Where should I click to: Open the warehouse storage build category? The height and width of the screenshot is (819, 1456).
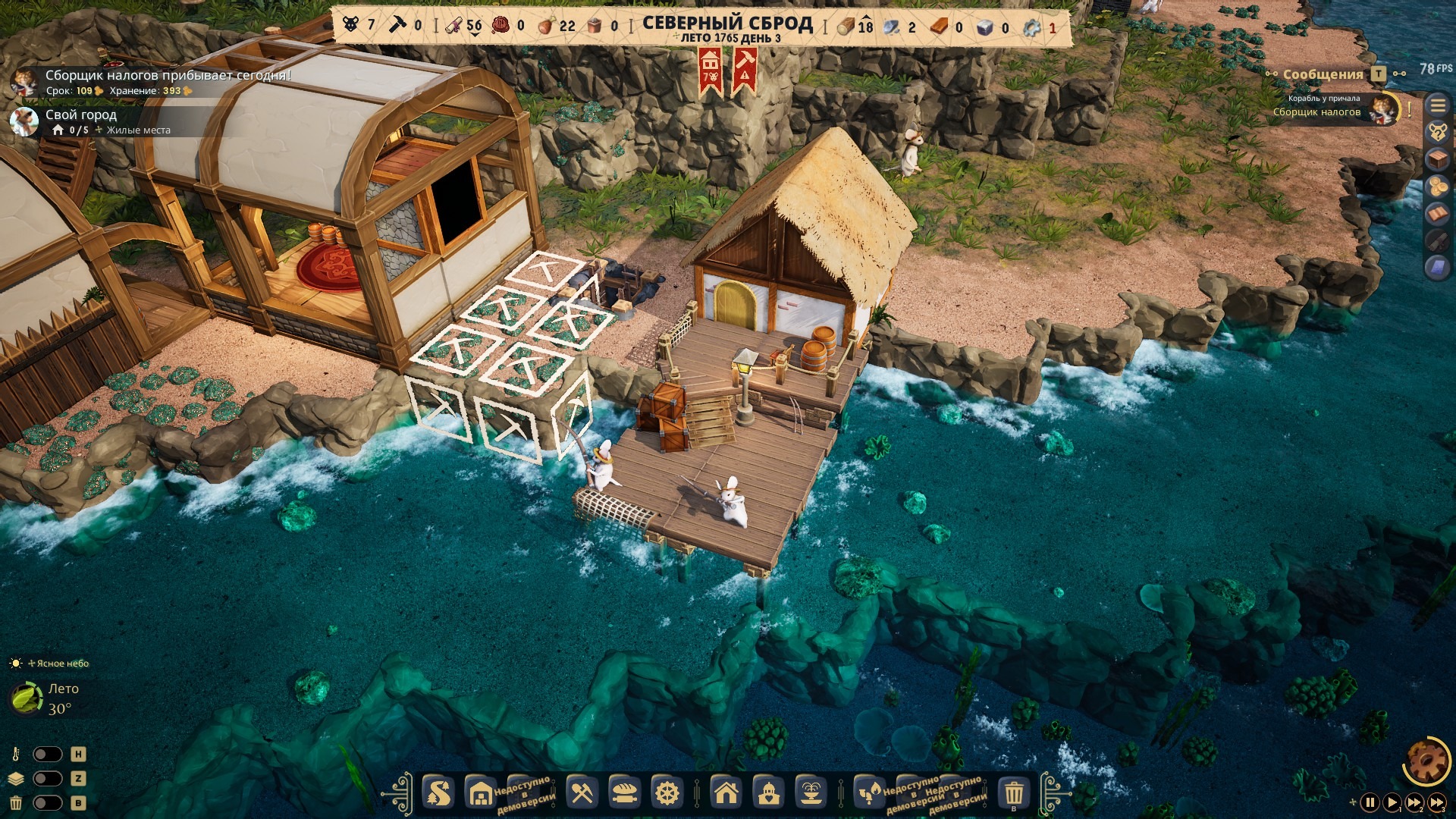[481, 793]
